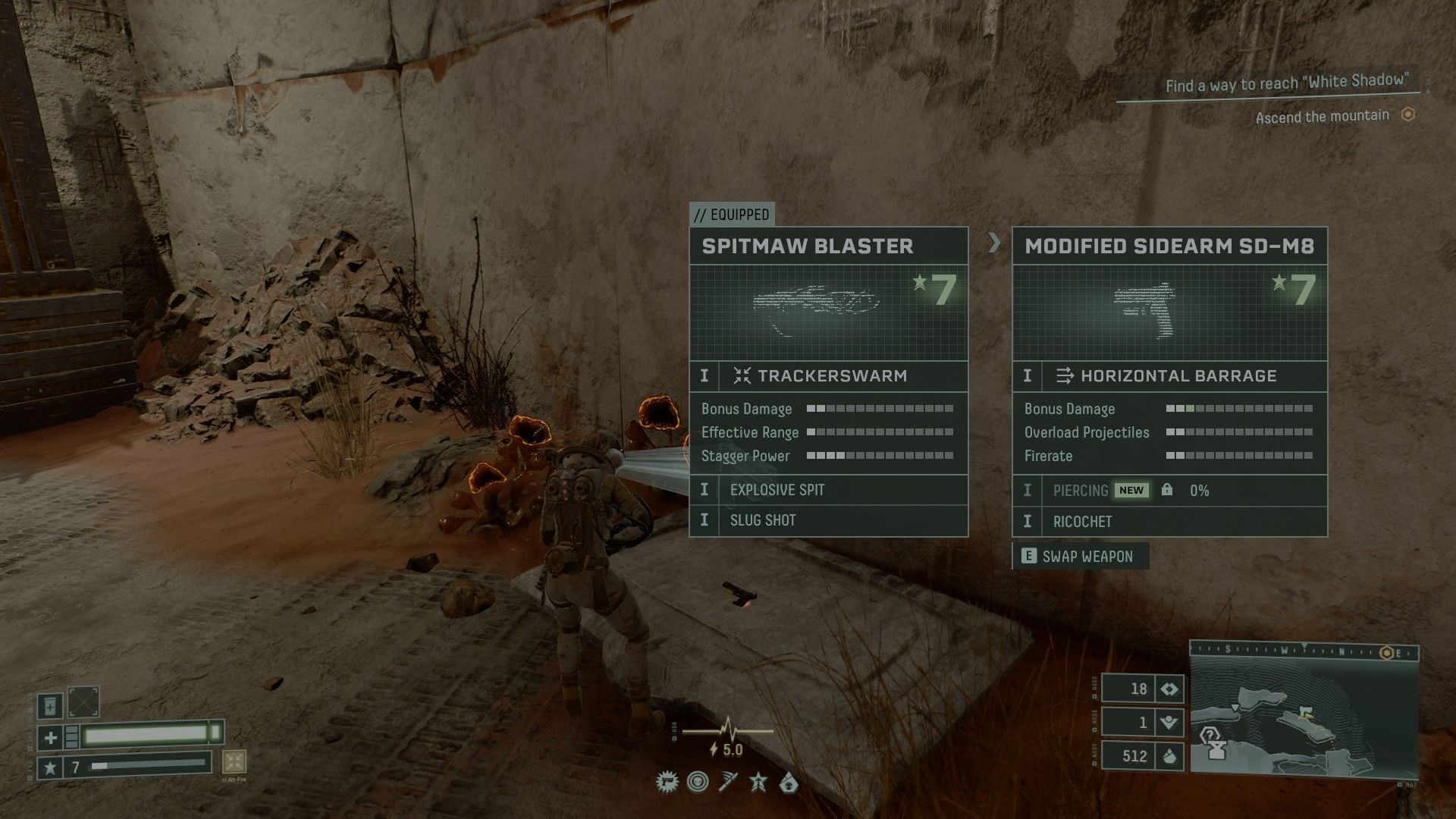The image size is (1456, 819).
Task: Inspect the Ricochet trait
Action: pyautogui.click(x=1169, y=522)
